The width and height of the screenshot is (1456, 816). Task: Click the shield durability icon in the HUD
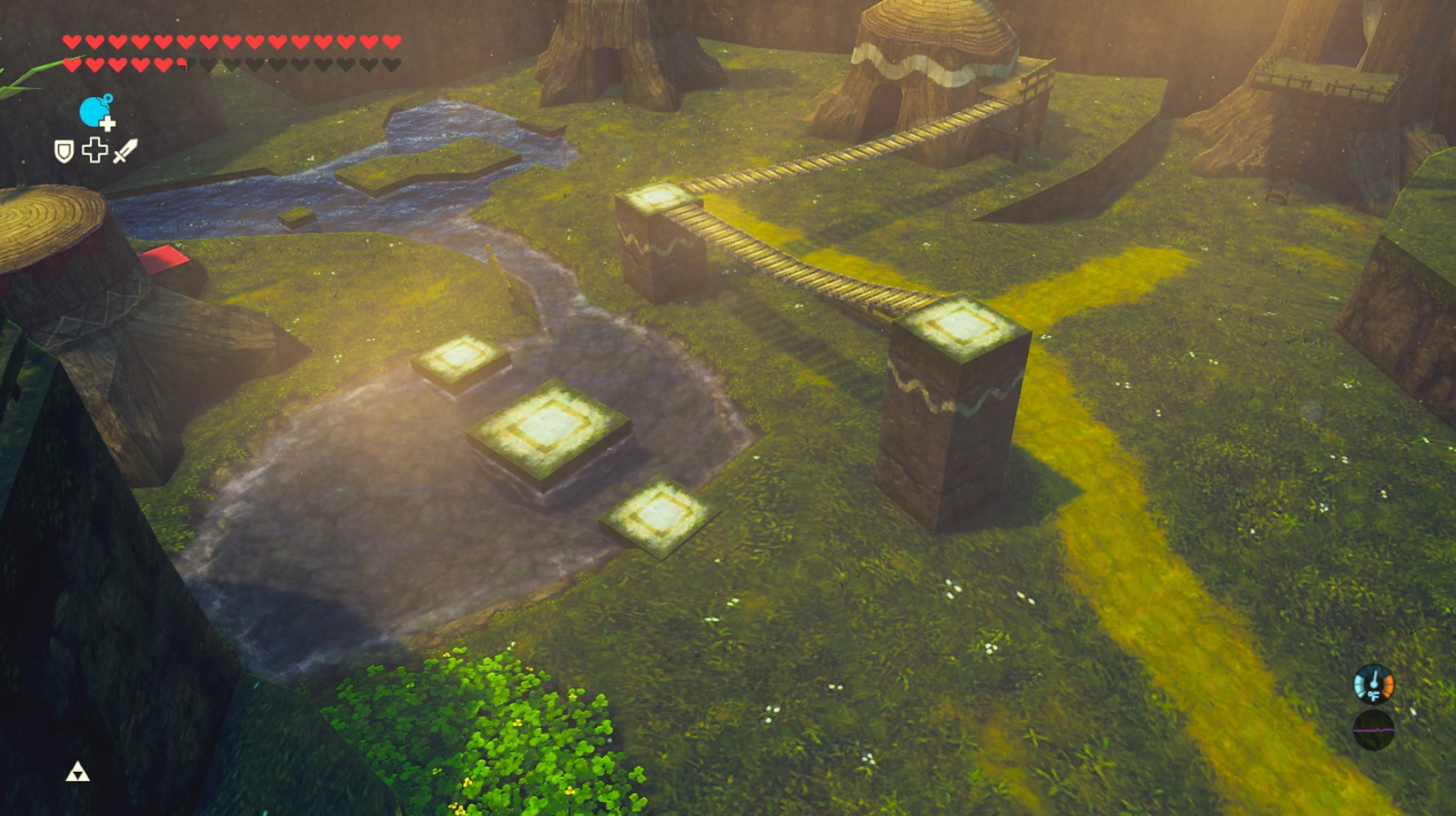(63, 152)
